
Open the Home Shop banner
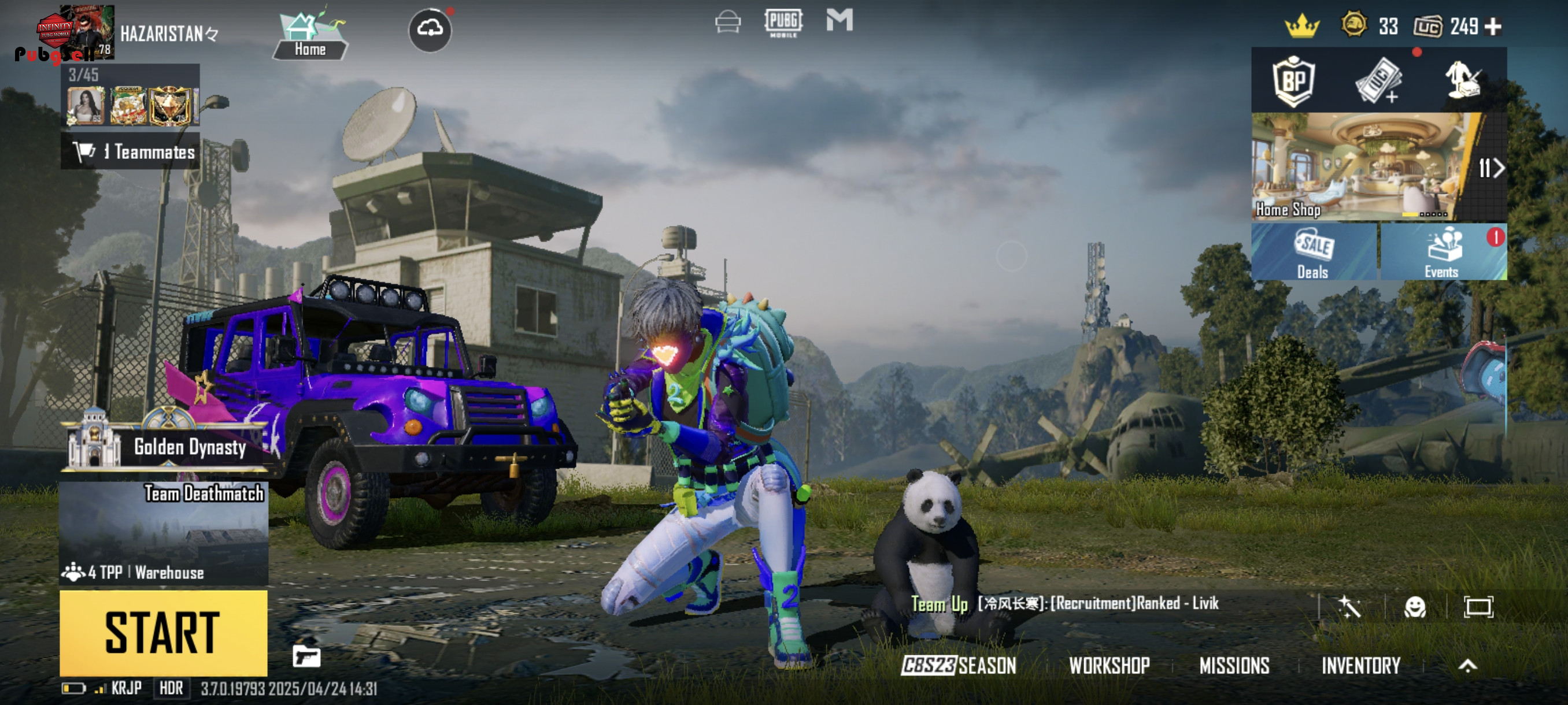(x=1362, y=165)
